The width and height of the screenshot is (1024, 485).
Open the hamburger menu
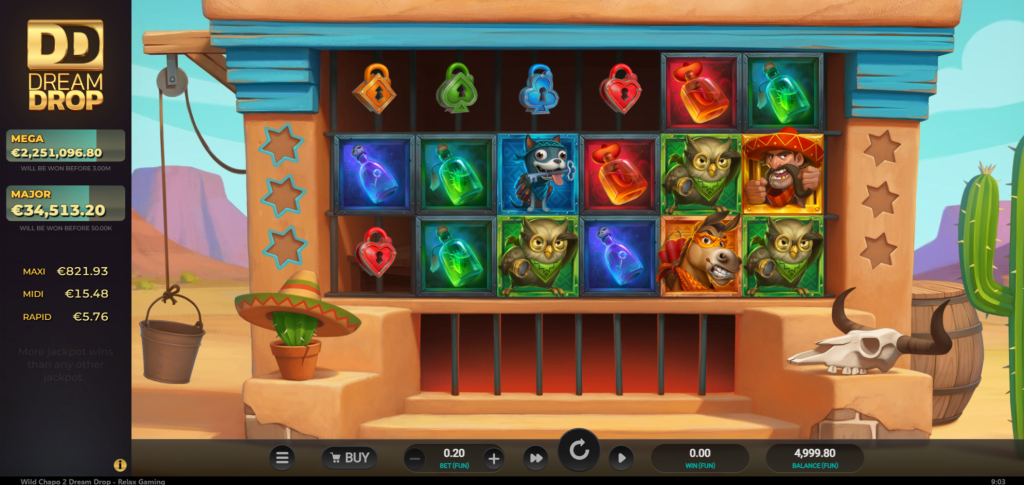[x=283, y=458]
